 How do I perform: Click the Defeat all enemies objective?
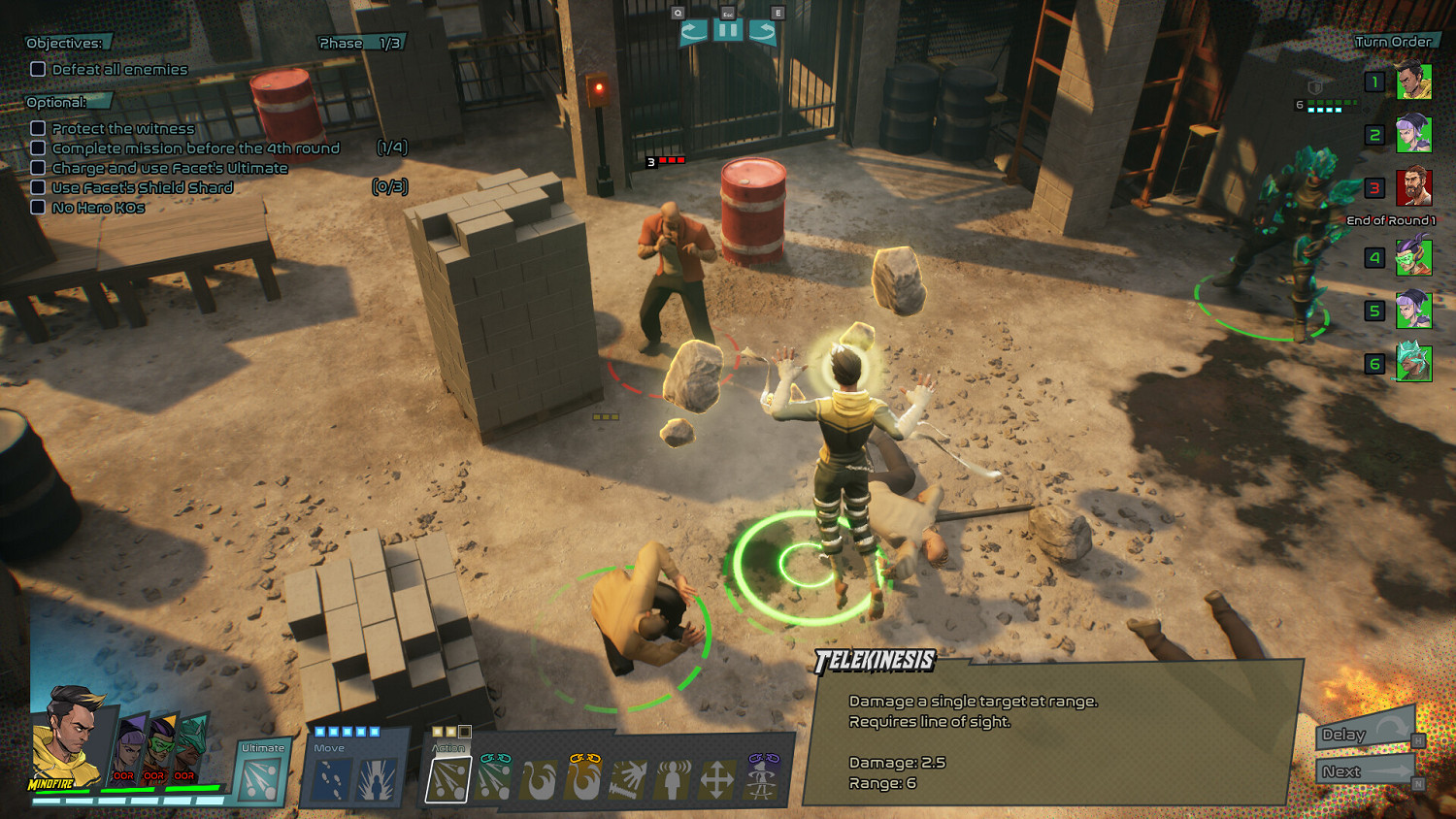click(119, 70)
